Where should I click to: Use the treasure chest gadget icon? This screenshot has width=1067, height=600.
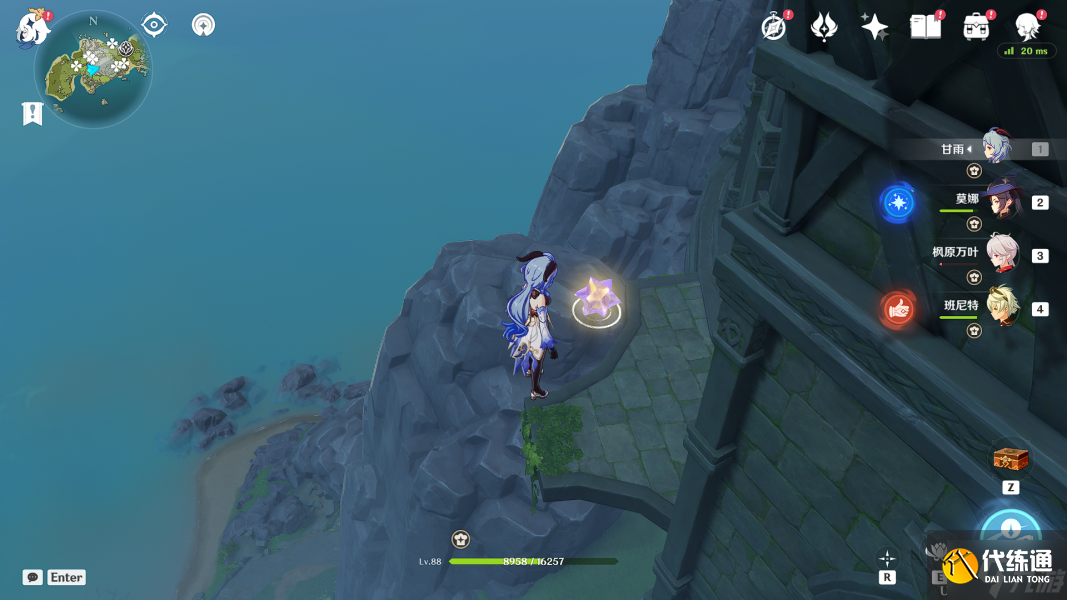(1010, 460)
